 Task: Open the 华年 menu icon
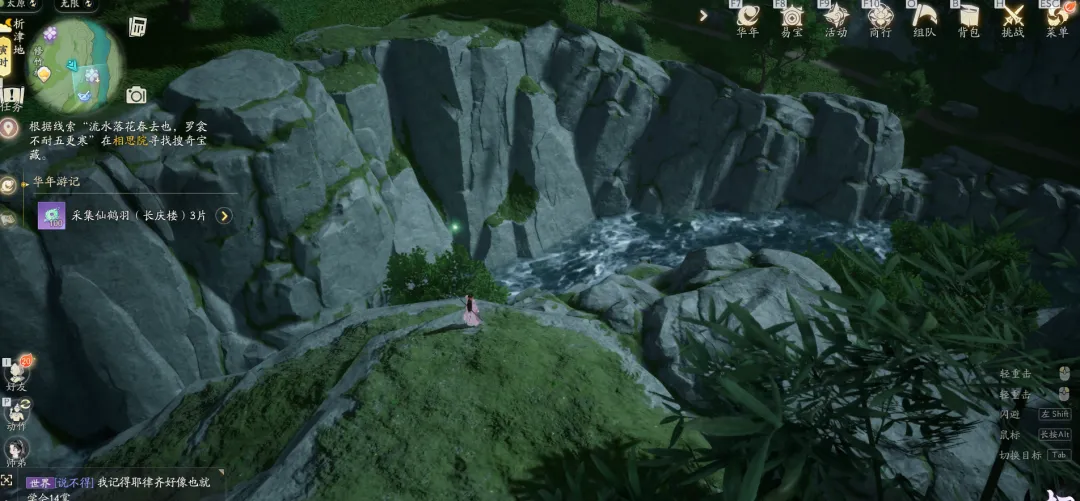pyautogui.click(x=747, y=17)
